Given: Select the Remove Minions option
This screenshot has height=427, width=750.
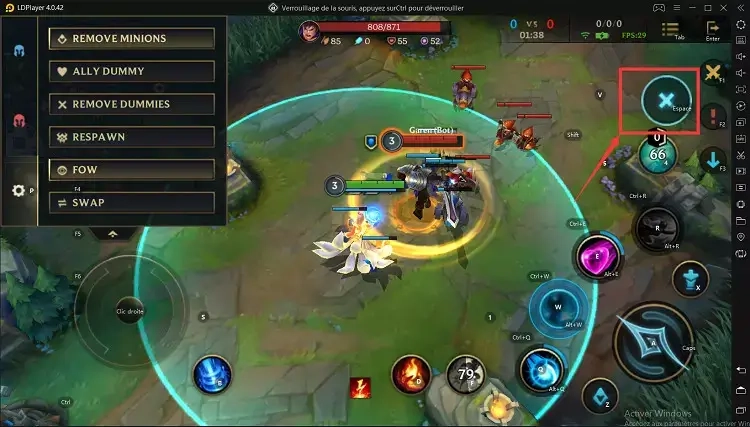Looking at the screenshot, I should point(131,38).
